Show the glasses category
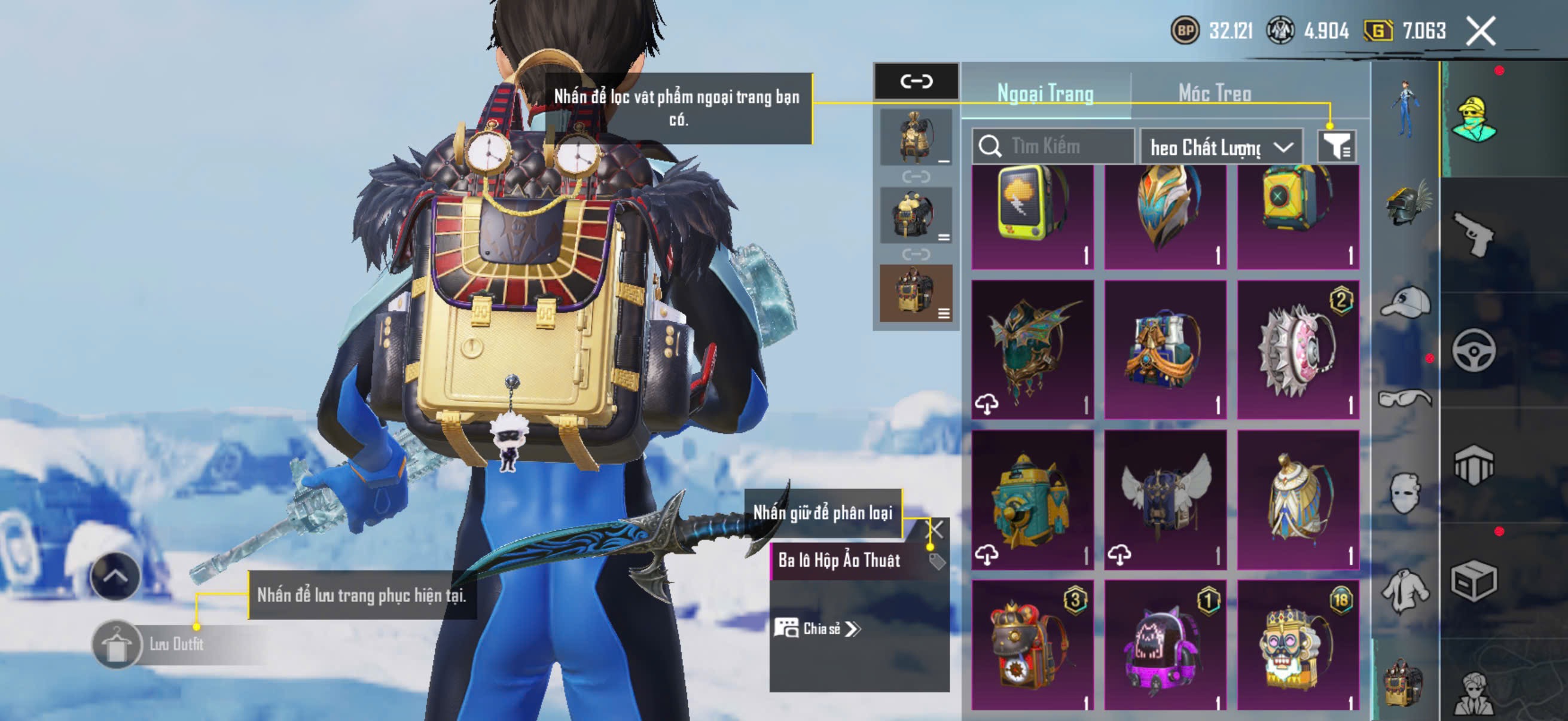 tap(1405, 399)
